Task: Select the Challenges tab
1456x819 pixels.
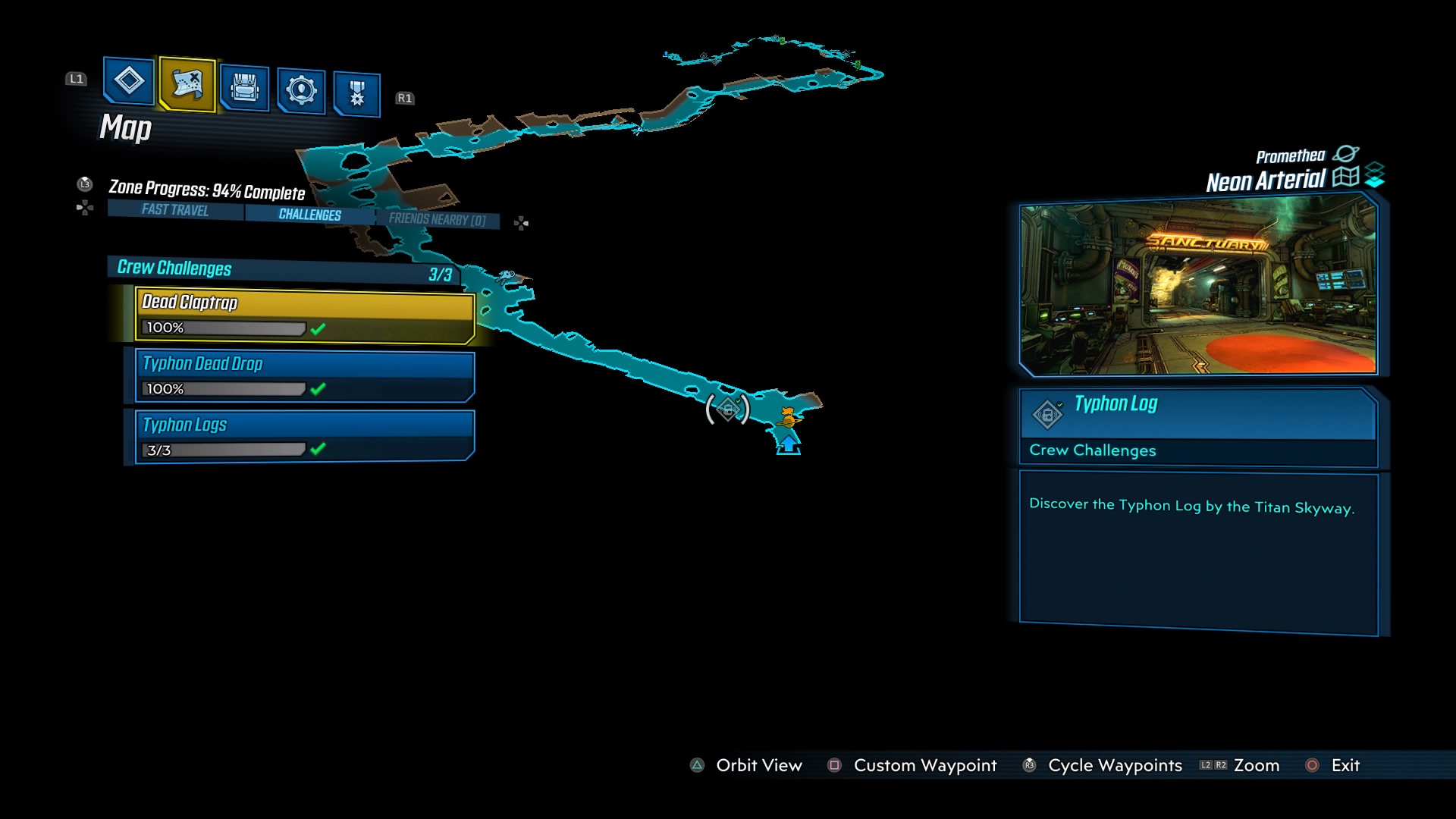Action: (310, 214)
